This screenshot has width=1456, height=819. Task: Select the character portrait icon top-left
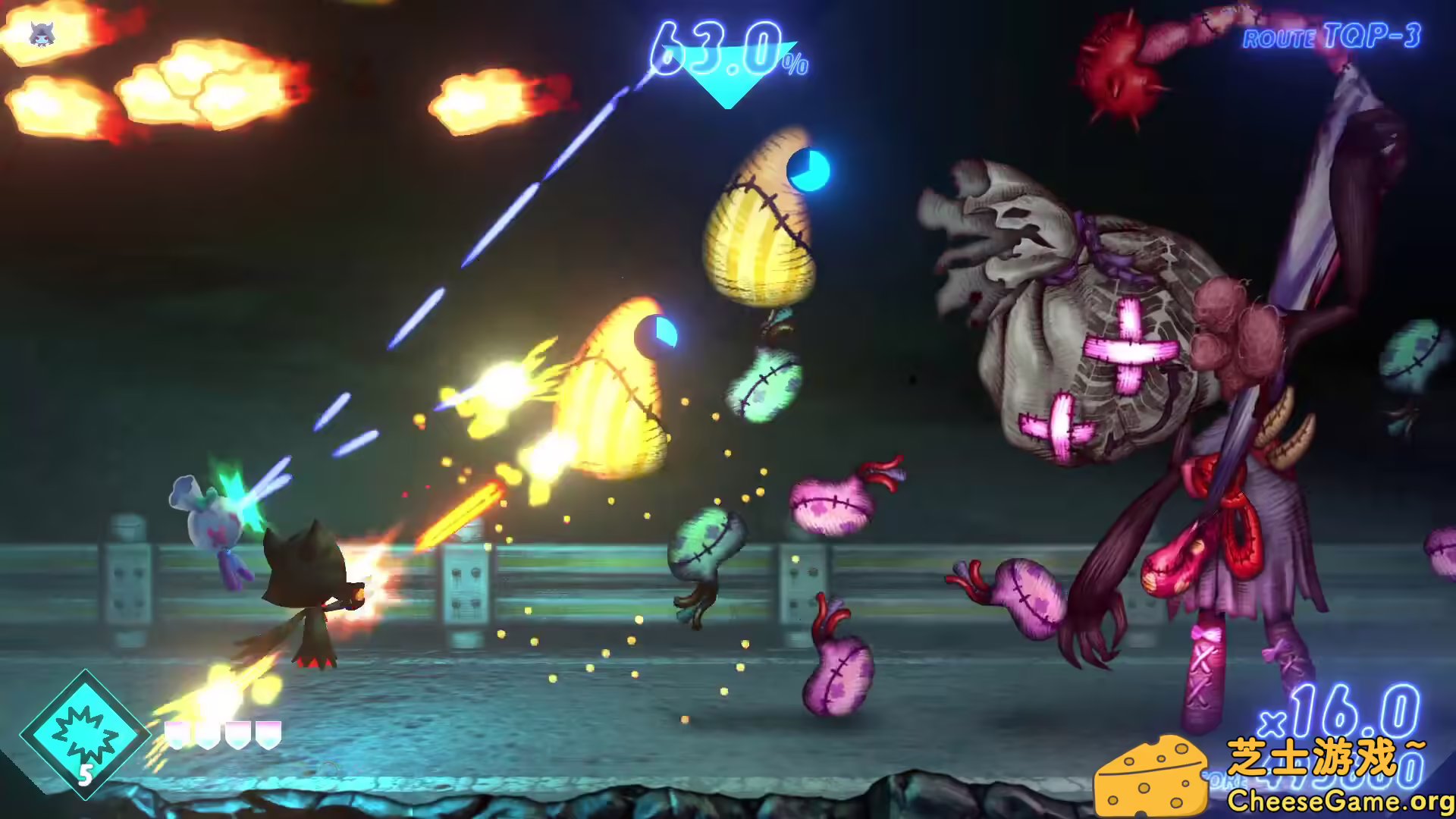(42, 32)
